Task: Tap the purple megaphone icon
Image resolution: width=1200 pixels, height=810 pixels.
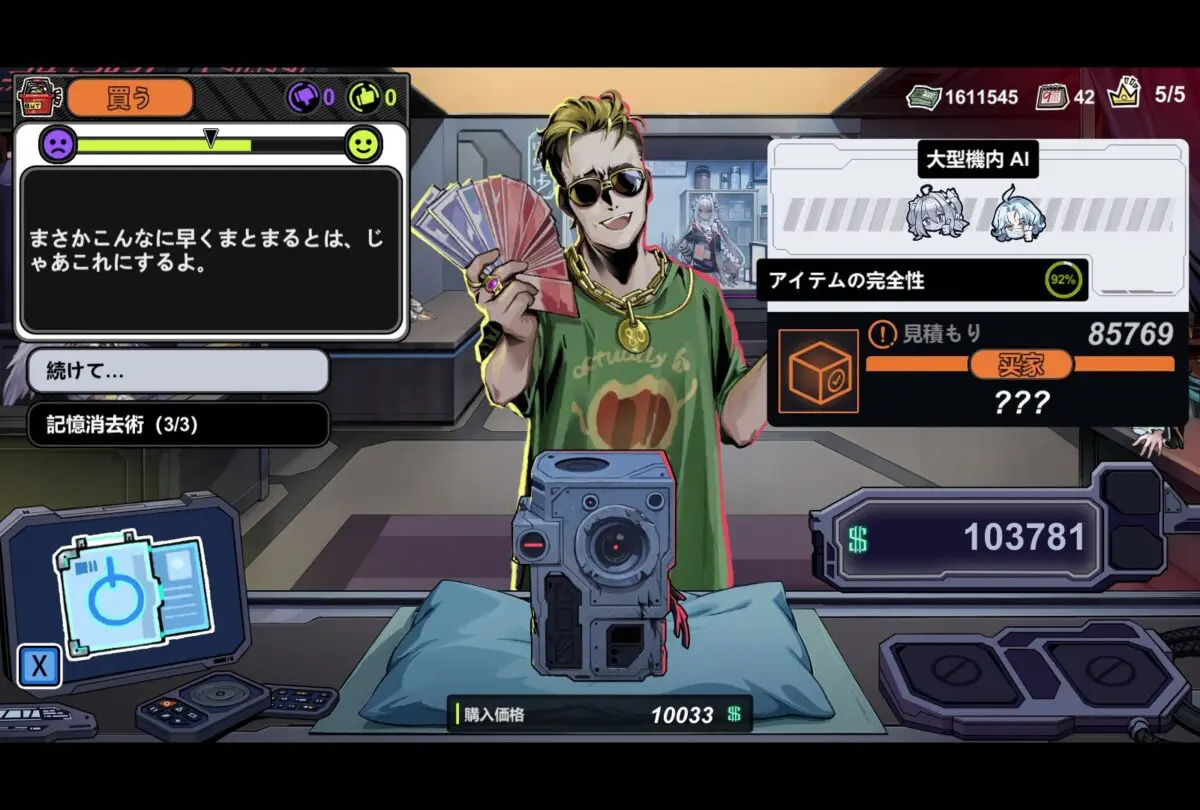Action: [x=303, y=98]
